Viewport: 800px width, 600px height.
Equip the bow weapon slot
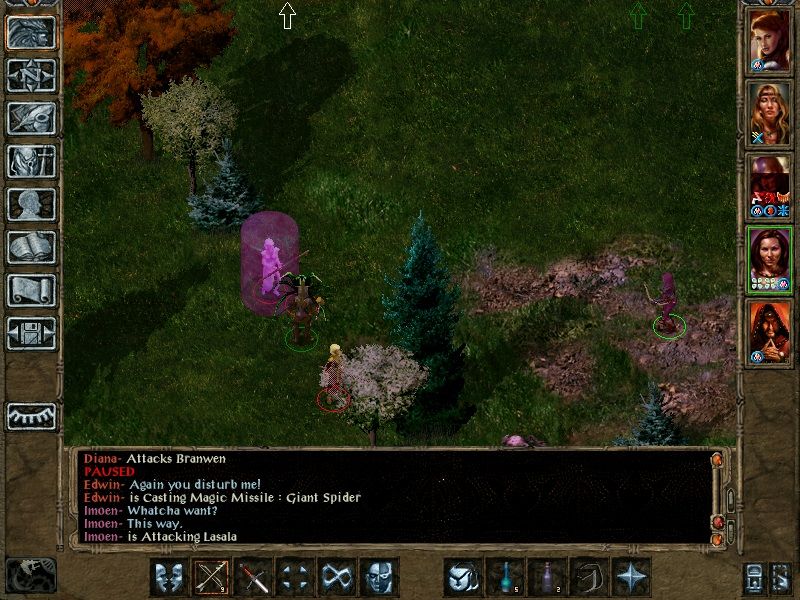click(212, 577)
